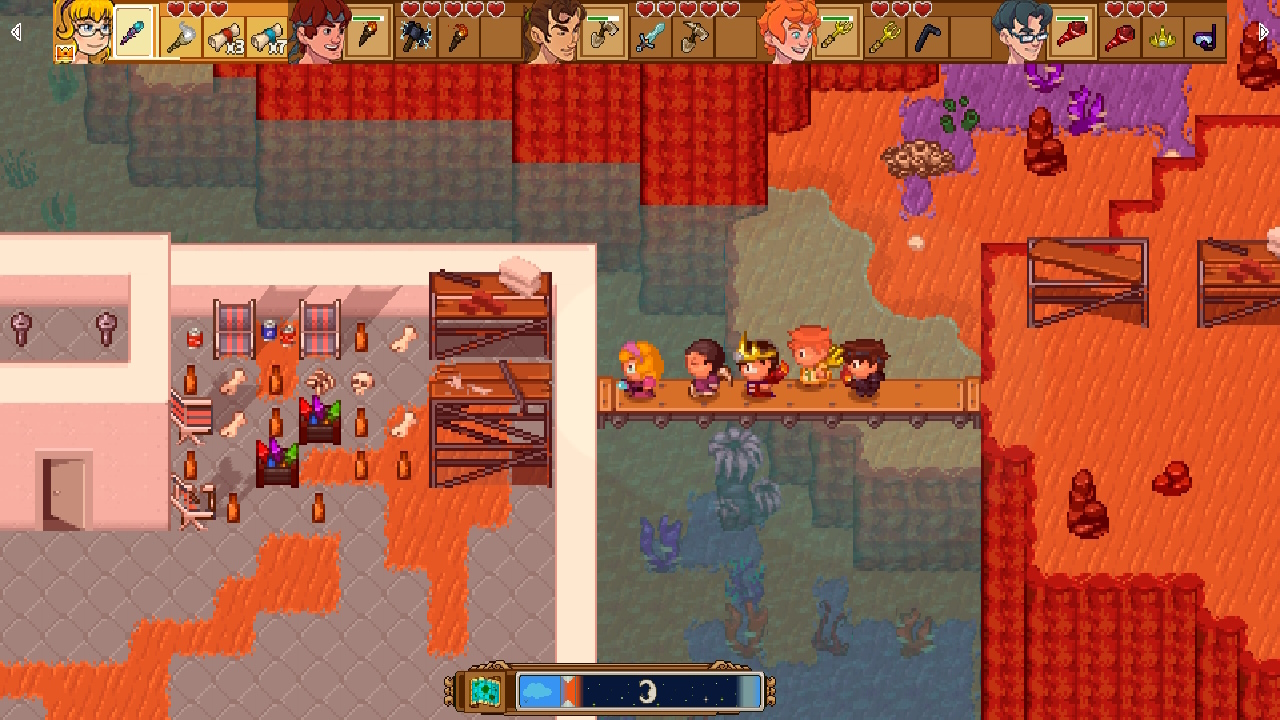Select the black crowbar item in the hotbar
1280x720 pixels.
point(928,37)
